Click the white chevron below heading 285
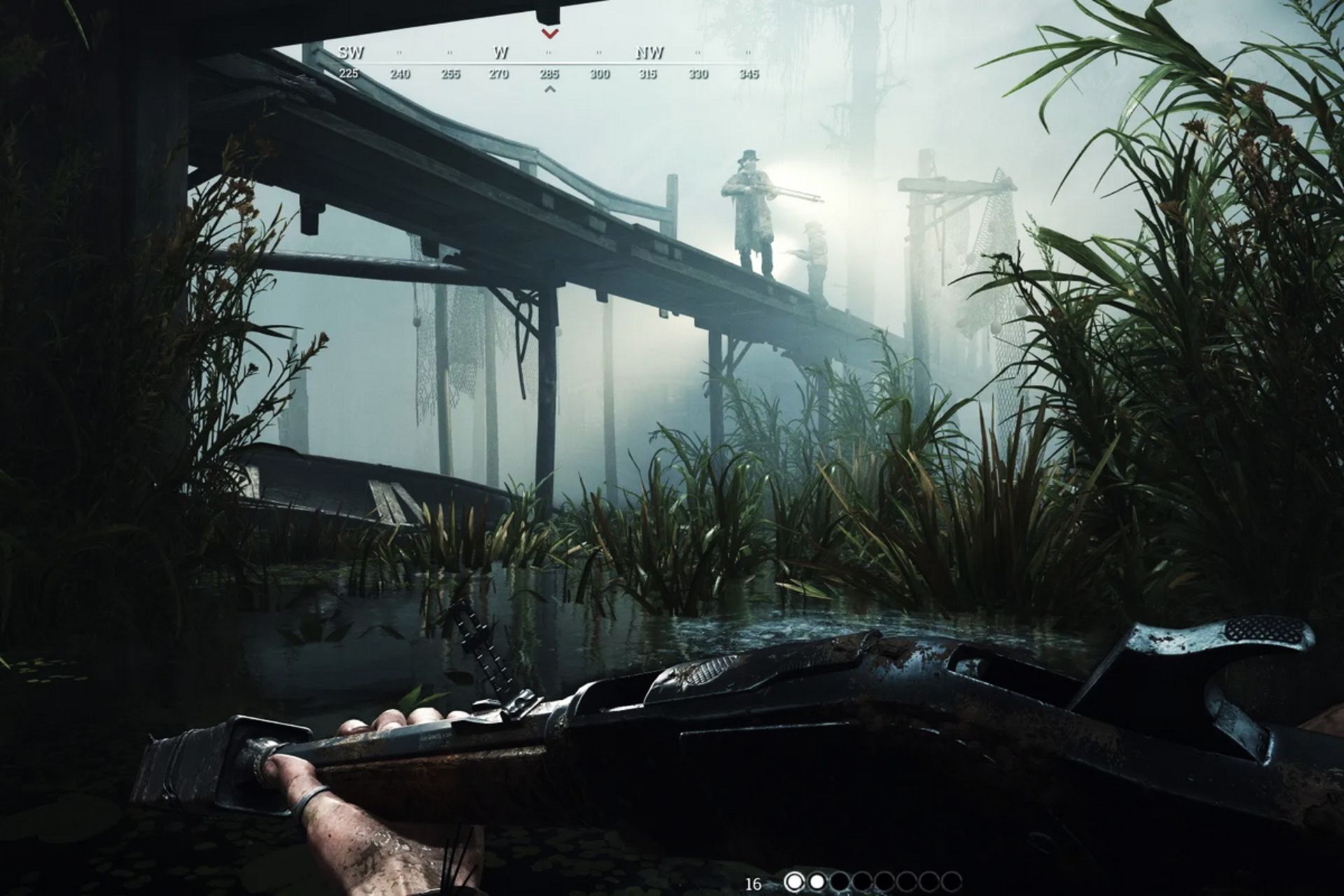1344x896 pixels. pyautogui.click(x=549, y=89)
